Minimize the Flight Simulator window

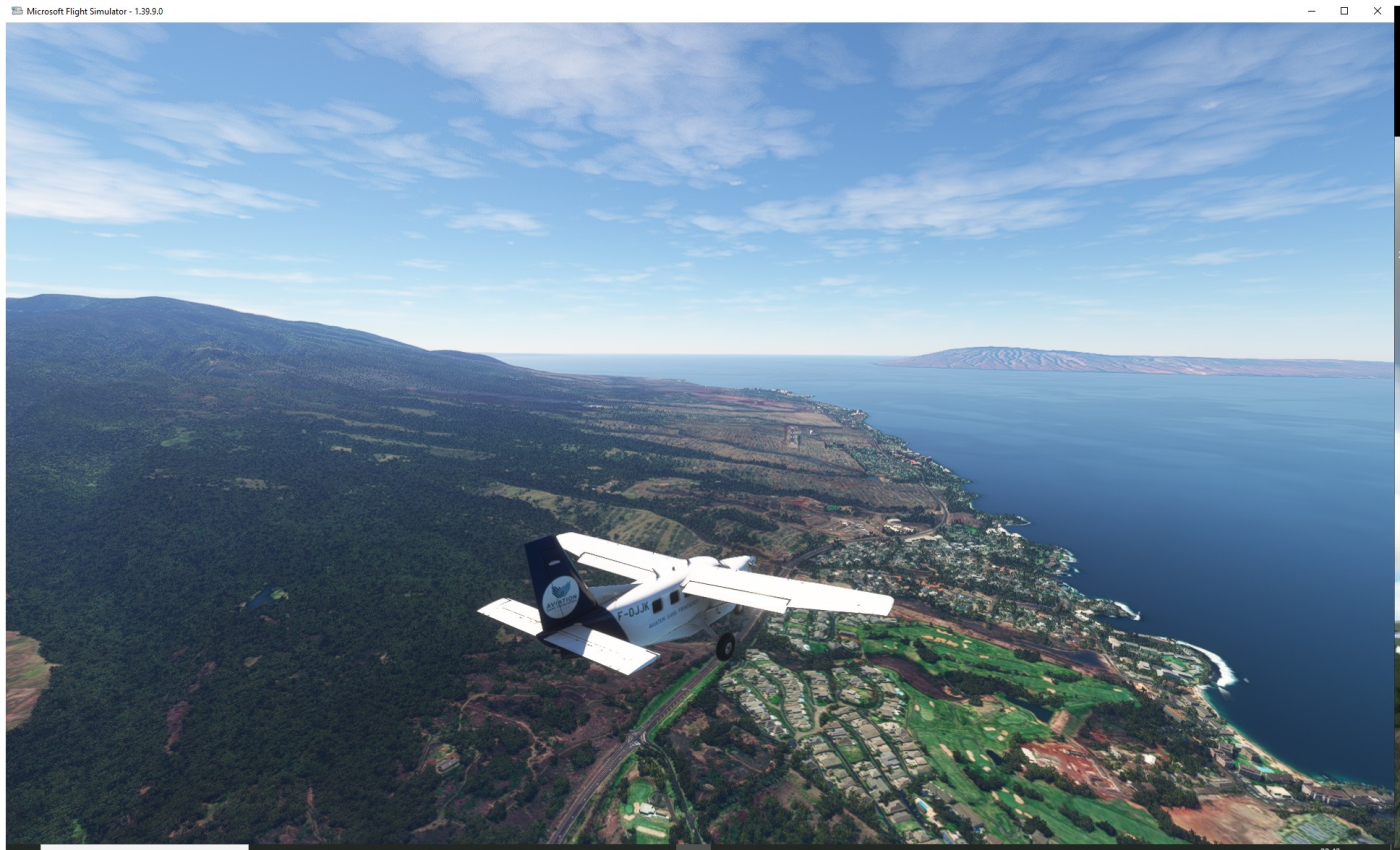click(x=1311, y=11)
